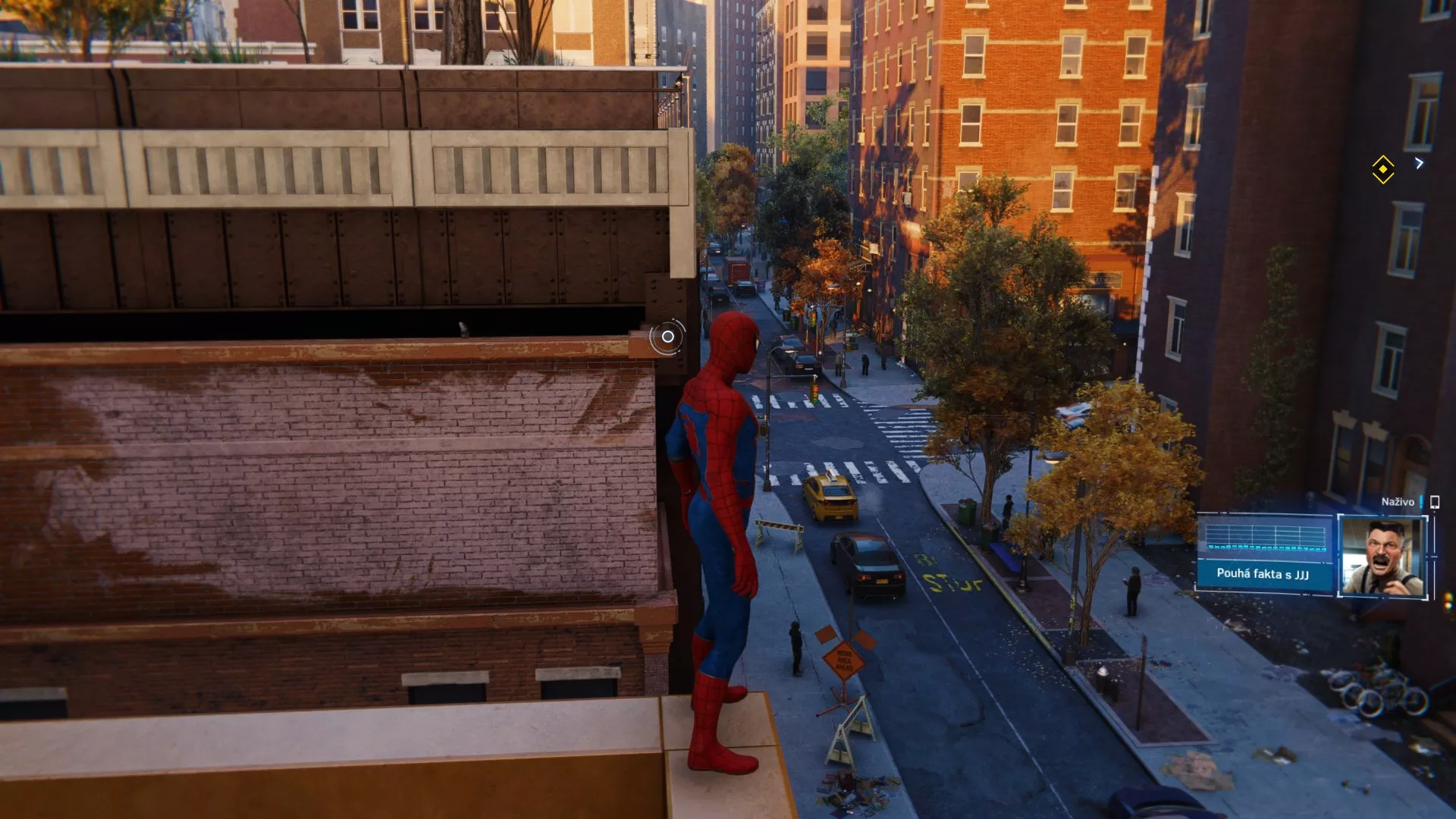Expand the white chevron near the waypoint

click(x=1419, y=163)
